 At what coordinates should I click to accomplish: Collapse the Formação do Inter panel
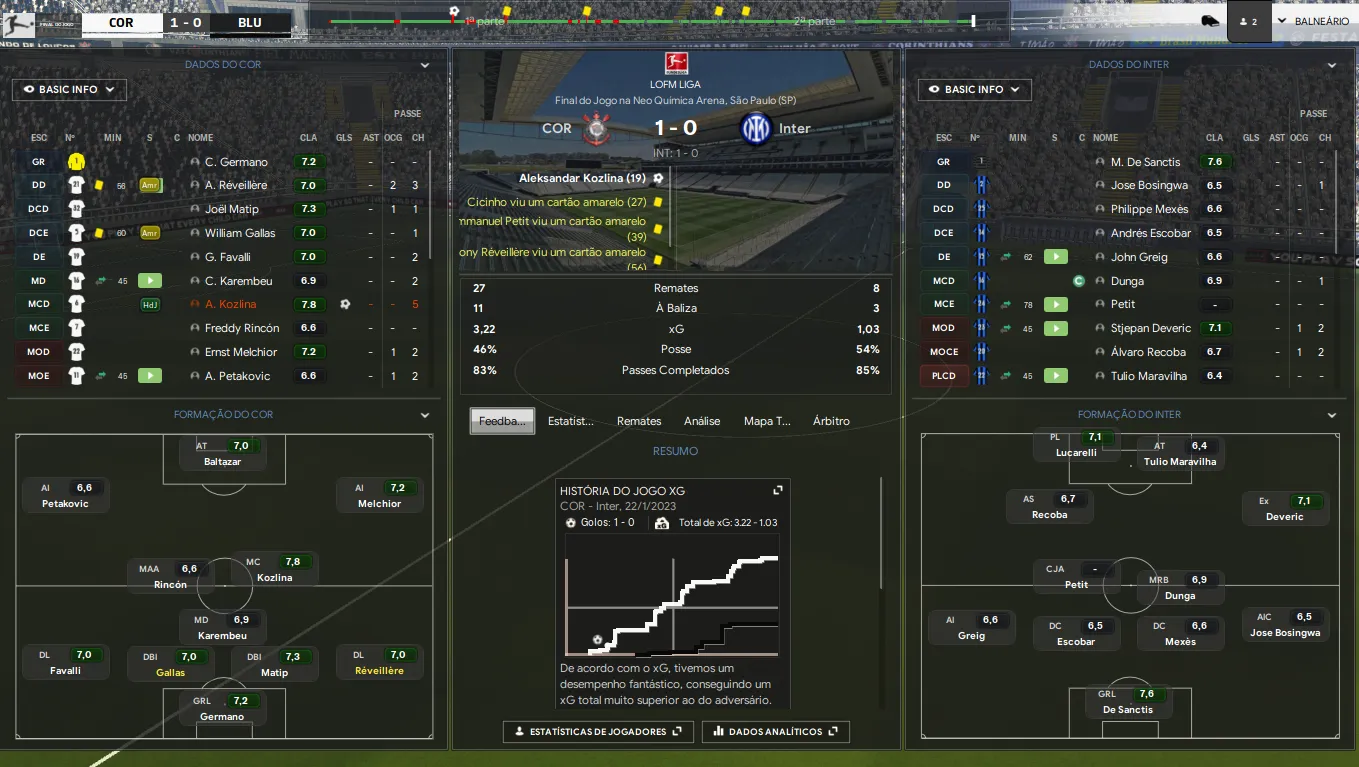click(x=1331, y=415)
